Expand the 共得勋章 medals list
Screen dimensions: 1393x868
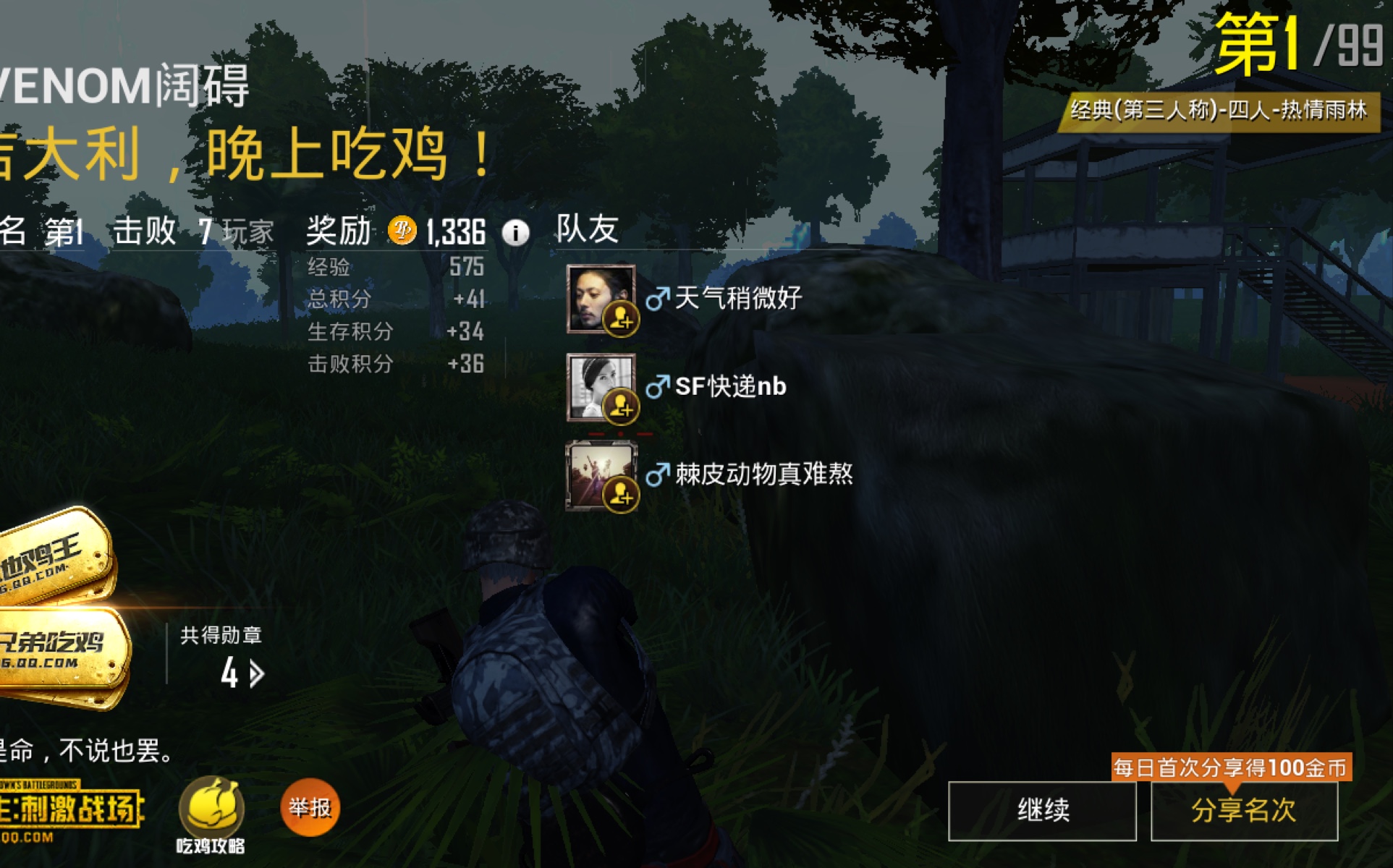coord(221,635)
